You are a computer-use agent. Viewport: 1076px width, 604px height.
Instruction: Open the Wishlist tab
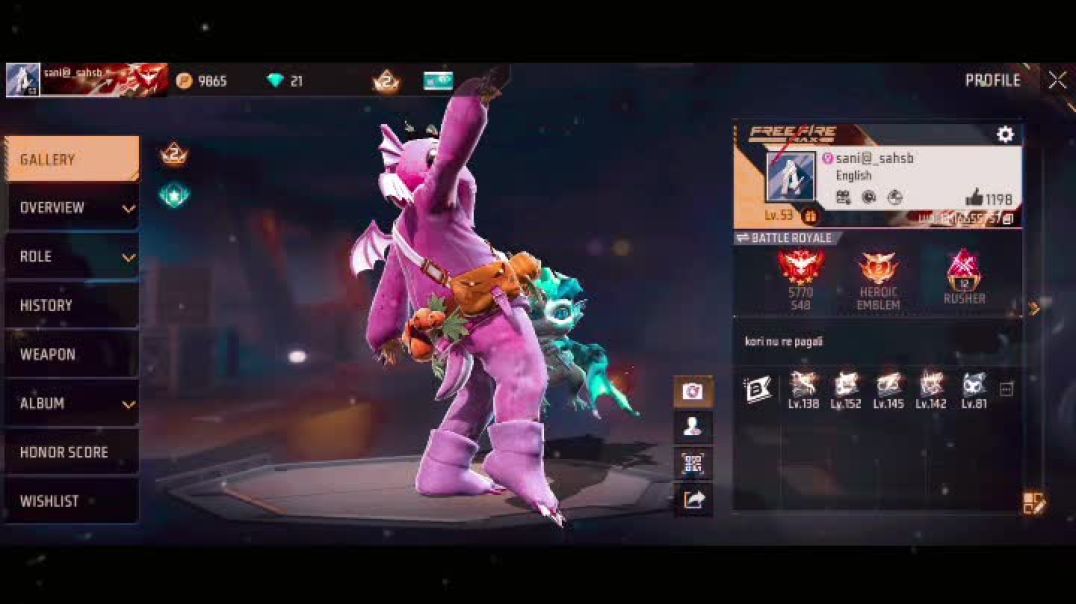pyautogui.click(x=71, y=501)
